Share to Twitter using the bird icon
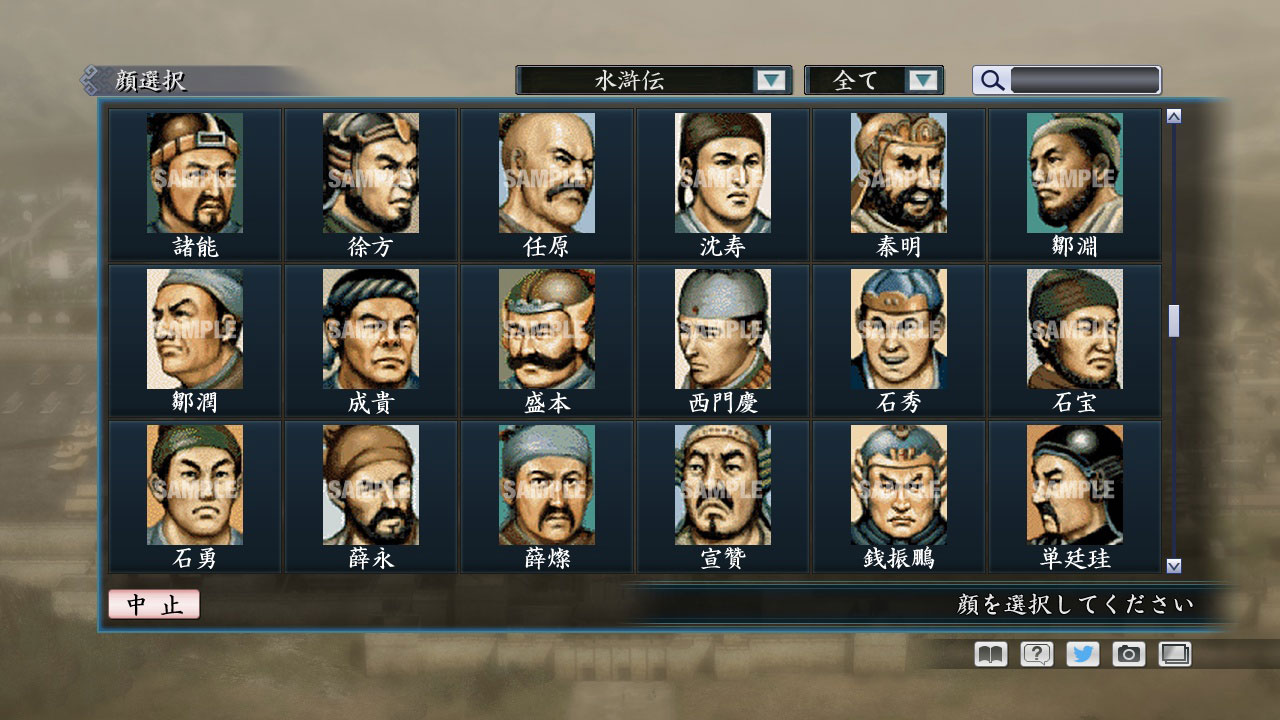 [1082, 654]
